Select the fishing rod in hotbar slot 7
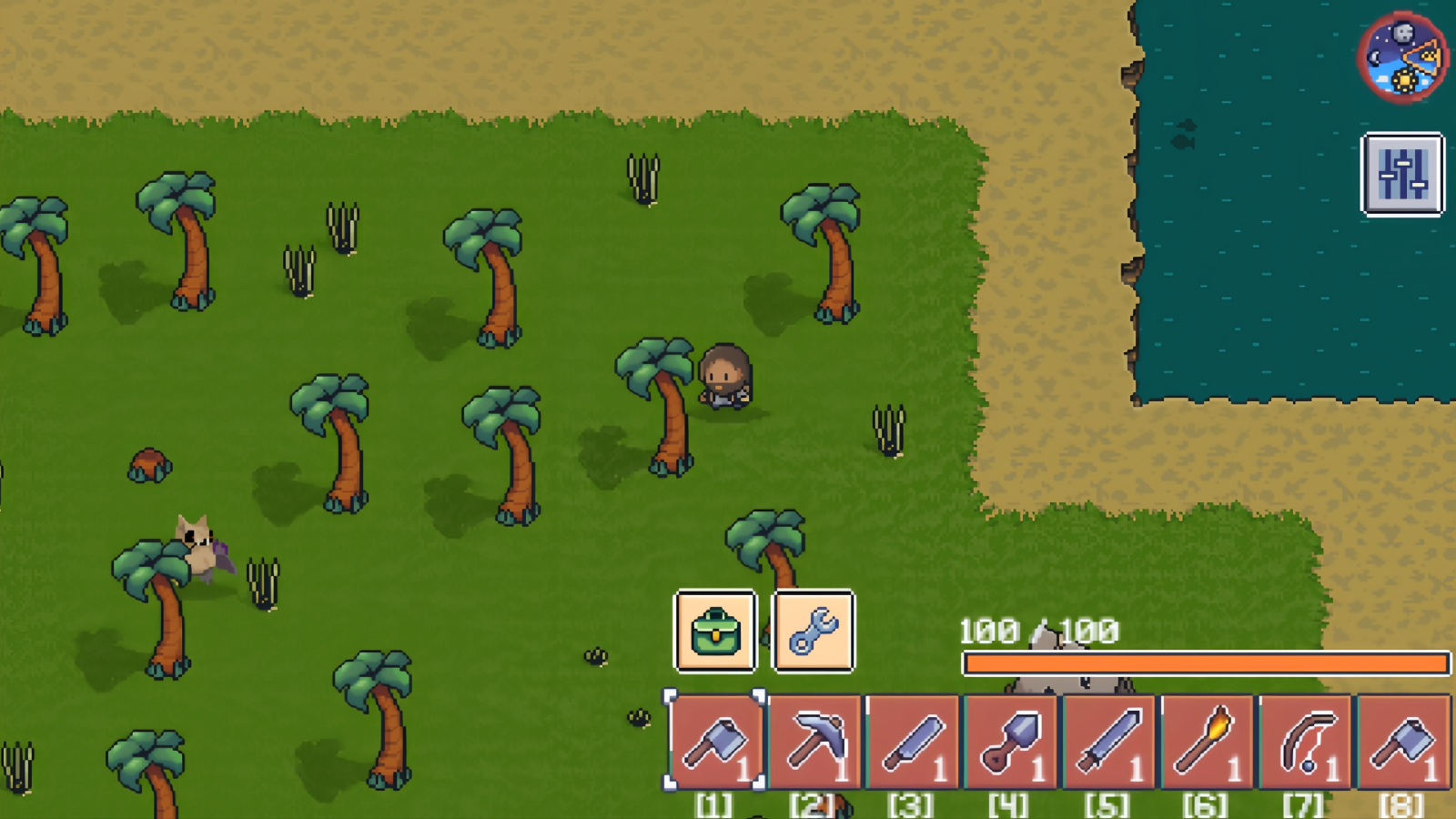 point(1305,739)
